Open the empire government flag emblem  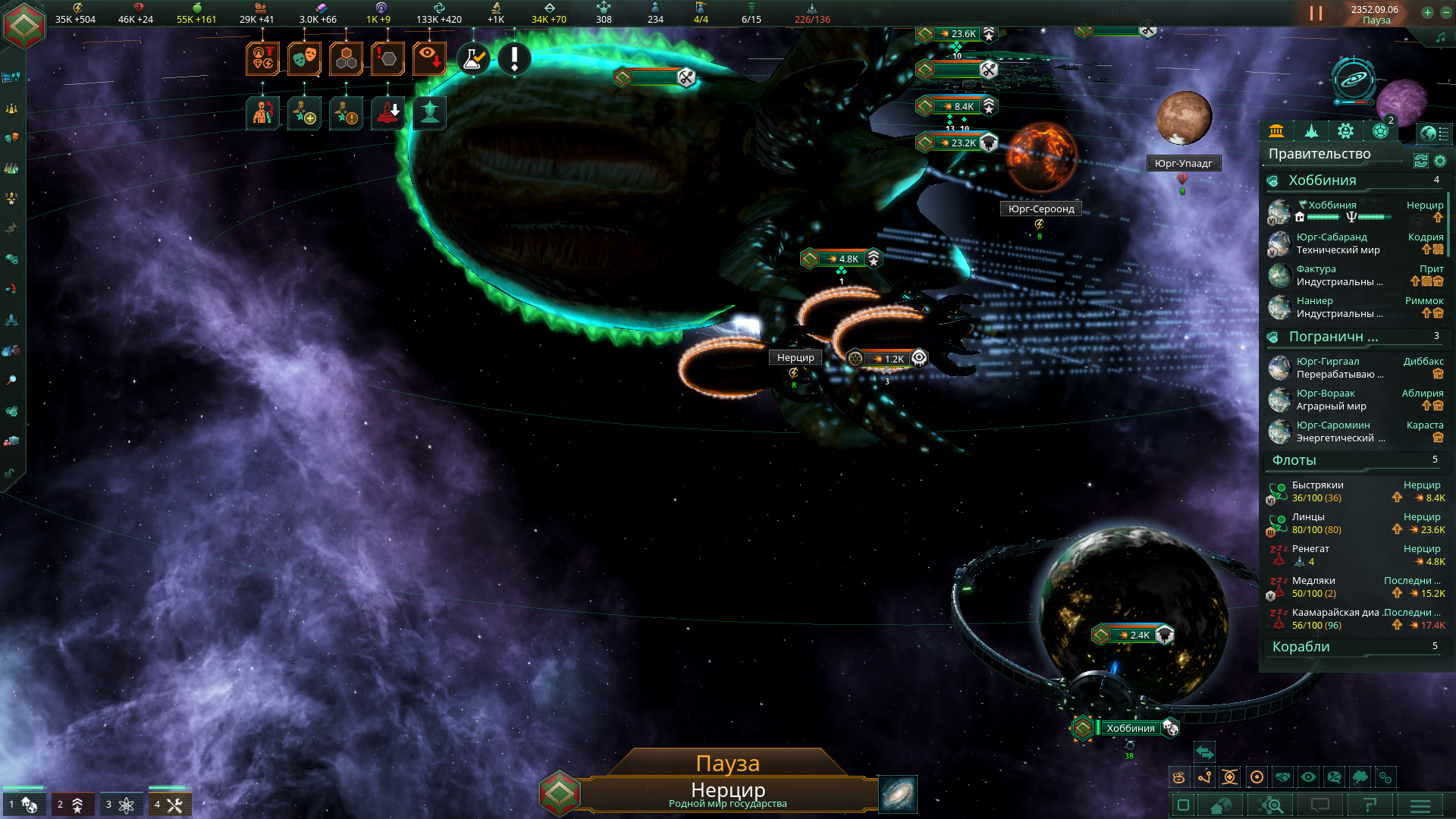click(24, 26)
